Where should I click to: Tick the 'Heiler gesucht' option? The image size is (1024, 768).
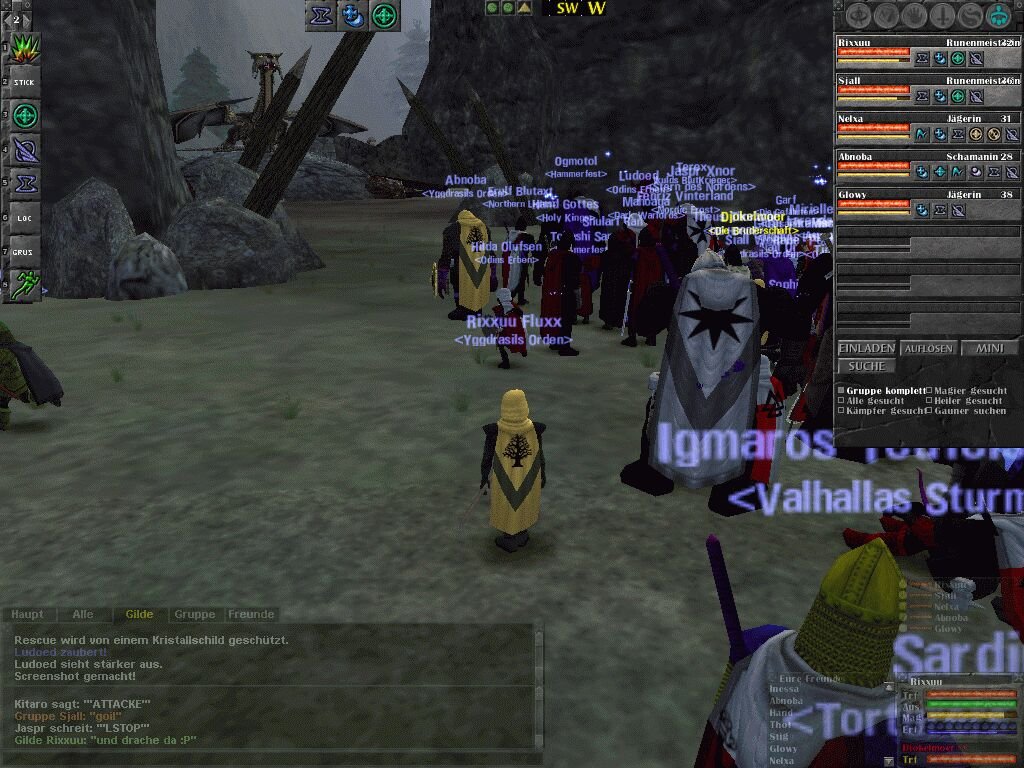pyautogui.click(x=929, y=401)
